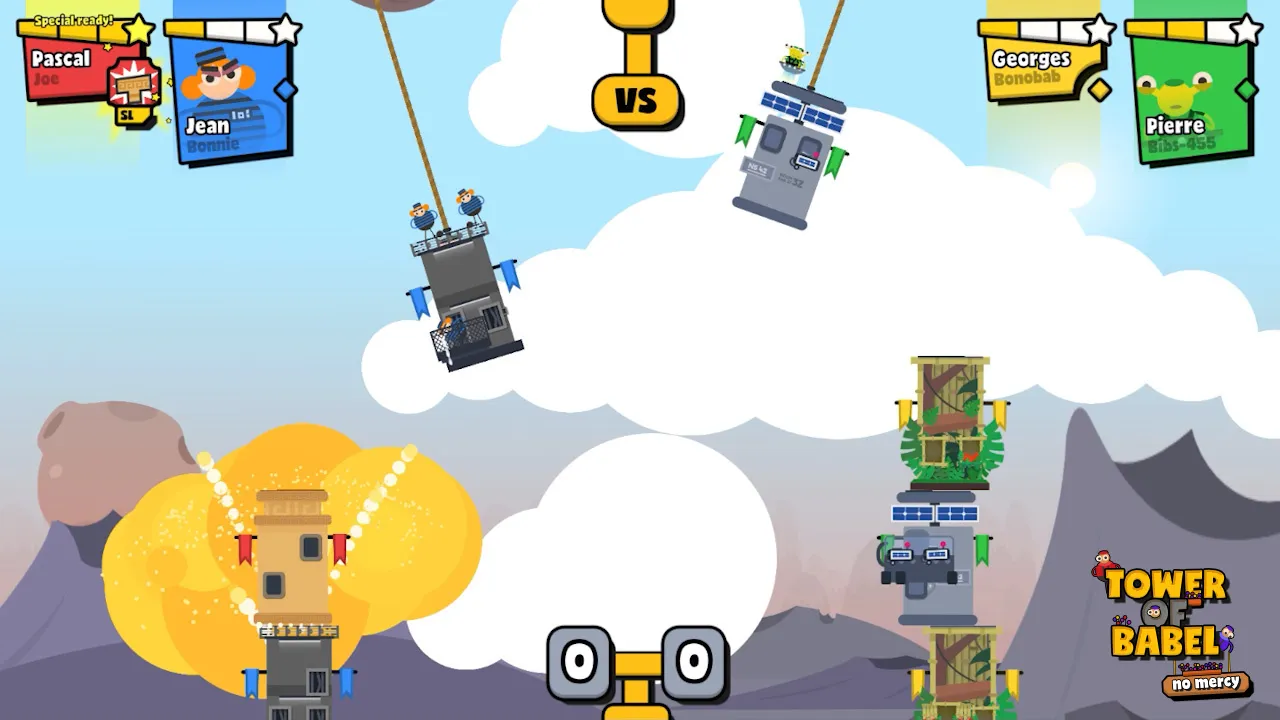Click the yellow crane eyes at the bottom

pyautogui.click(x=640, y=662)
